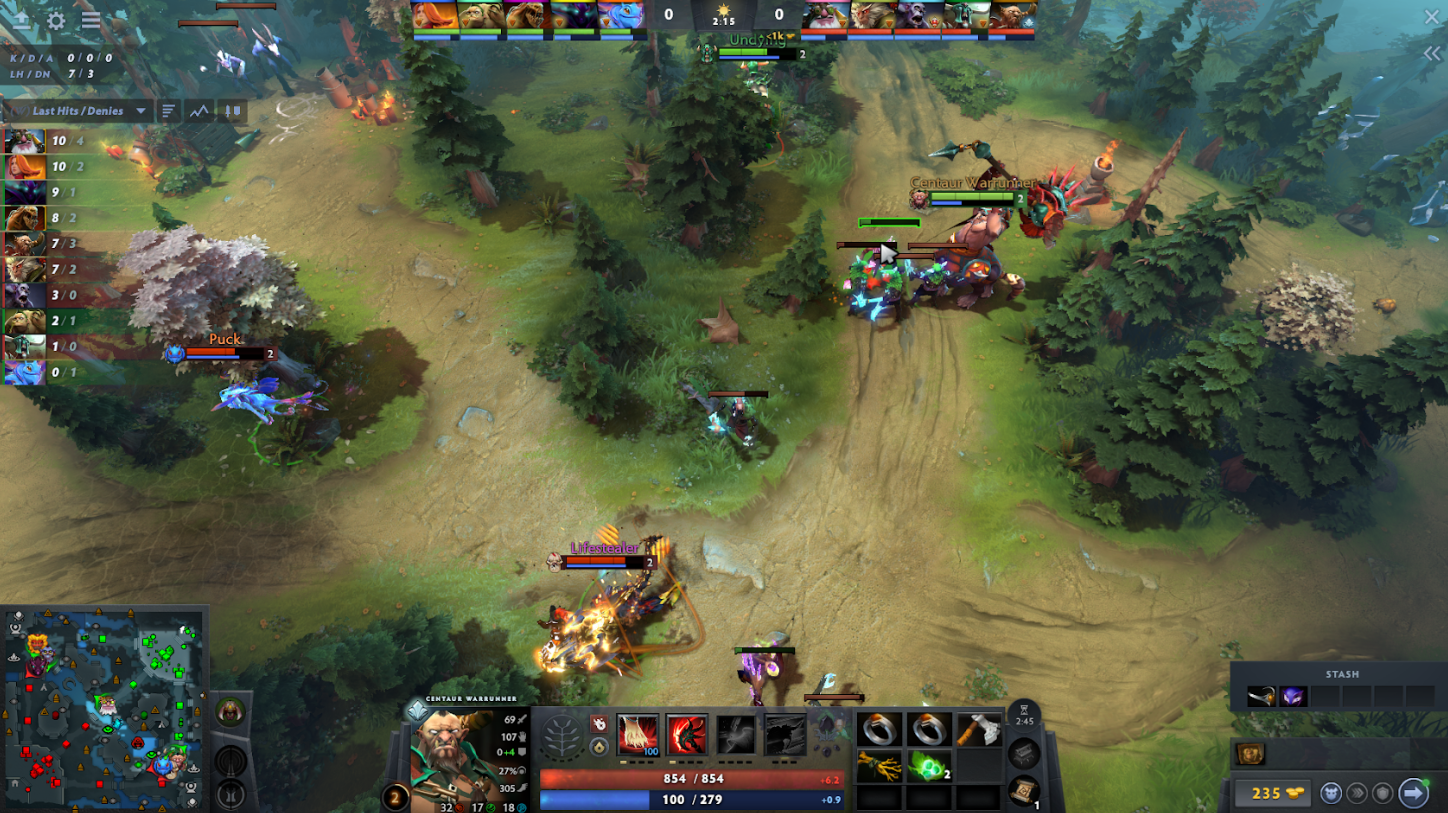1448x813 pixels.
Task: Collapse the right panel with double chevron
Action: pos(1432,54)
